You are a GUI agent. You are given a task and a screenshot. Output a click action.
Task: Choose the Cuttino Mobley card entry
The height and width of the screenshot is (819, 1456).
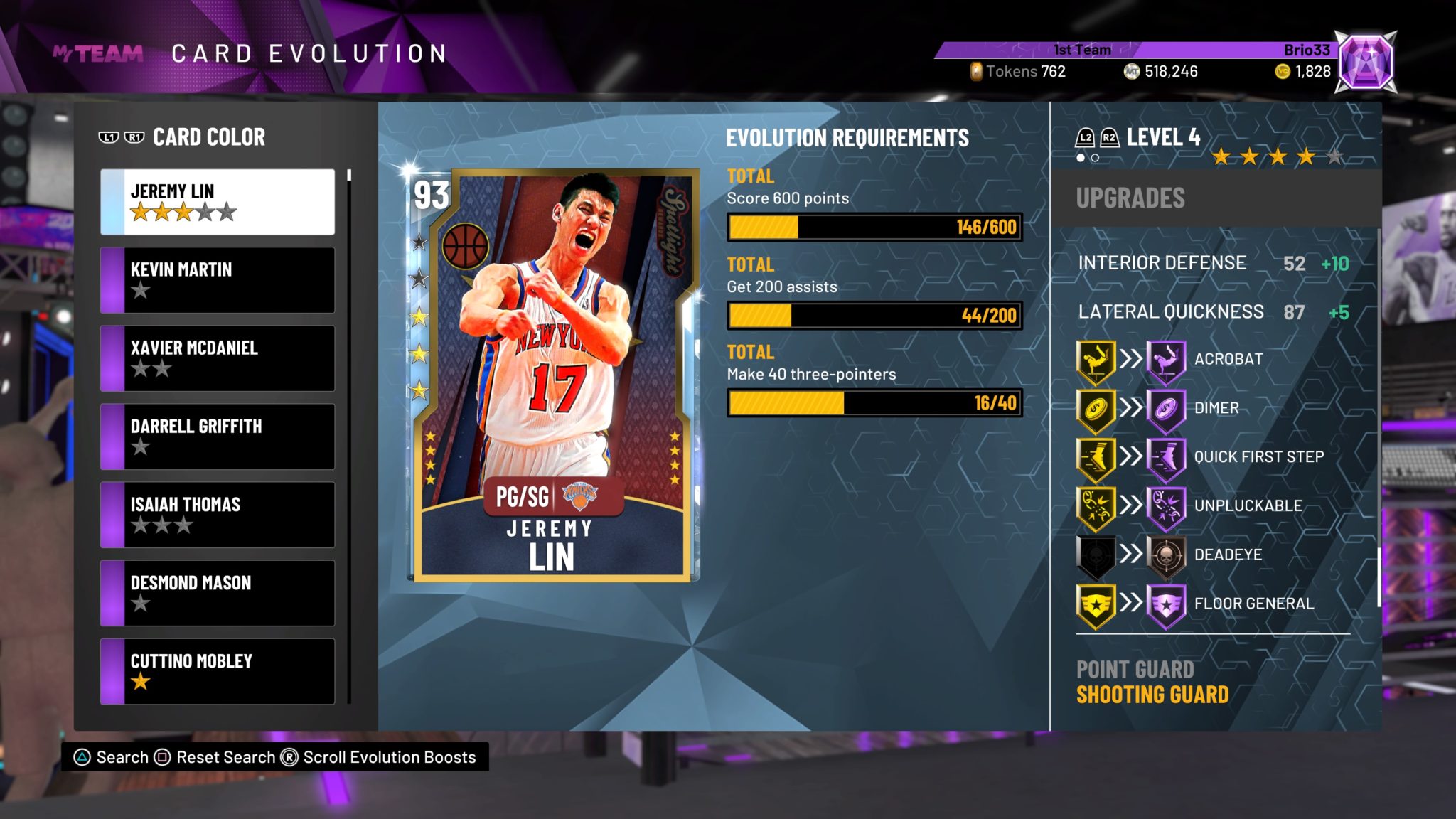[218, 671]
